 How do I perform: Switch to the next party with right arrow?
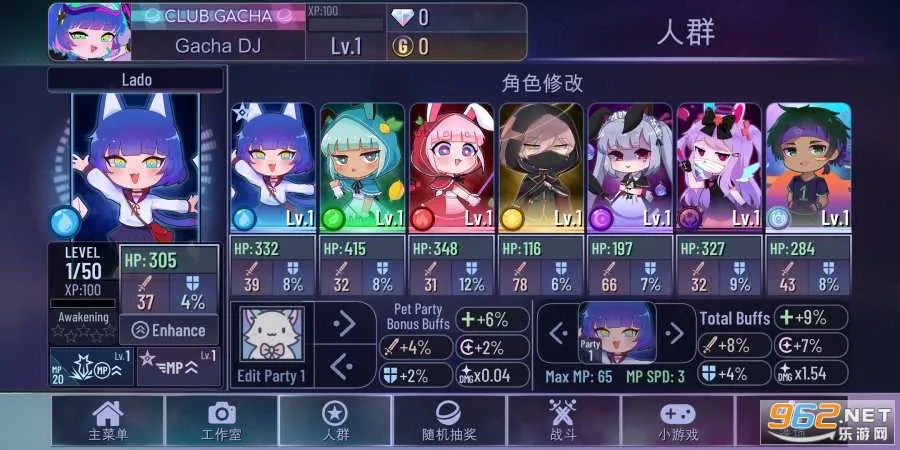tap(676, 332)
